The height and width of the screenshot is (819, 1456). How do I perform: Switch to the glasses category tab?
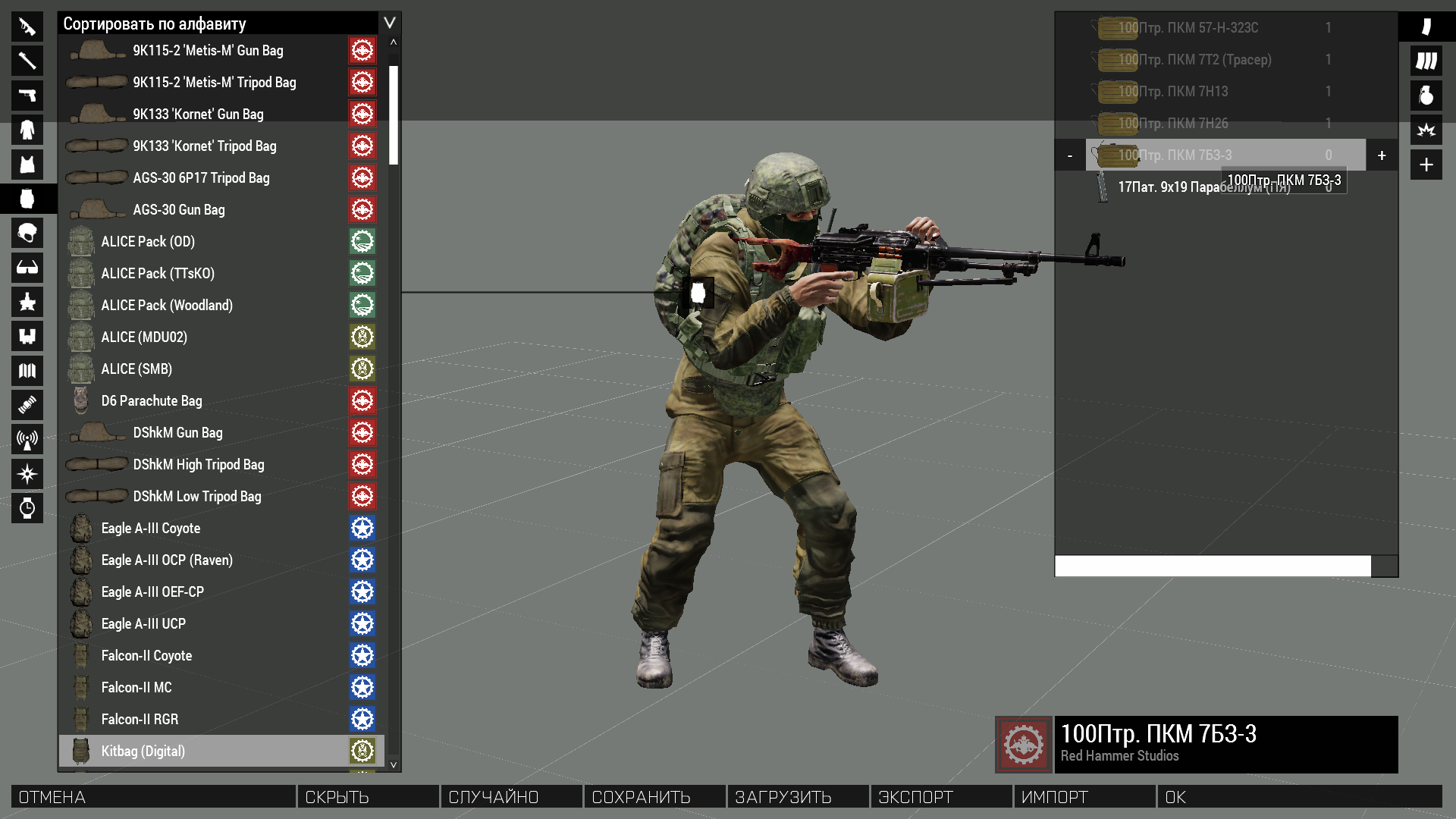tap(27, 268)
